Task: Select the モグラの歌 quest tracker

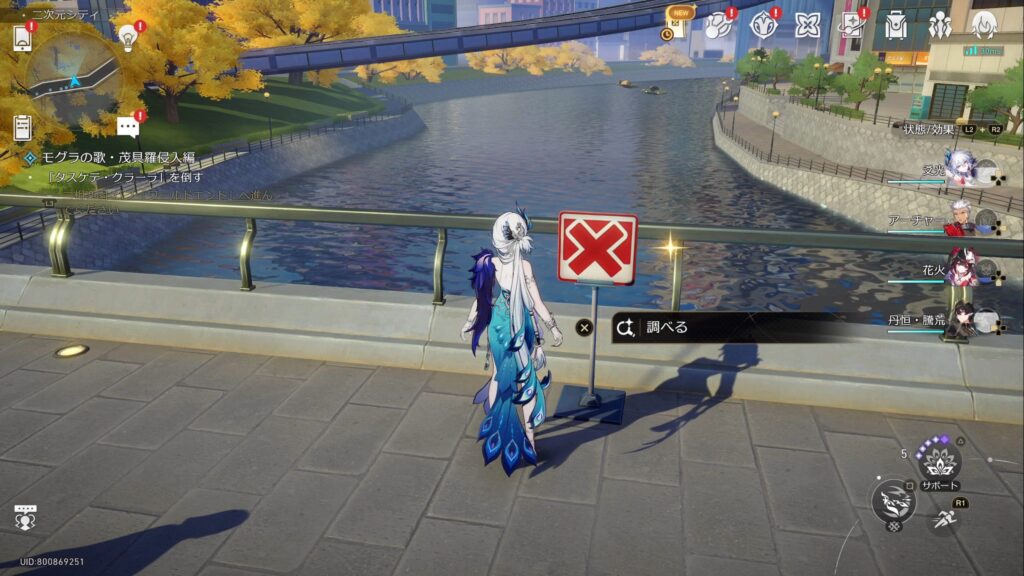Action: [x=110, y=158]
